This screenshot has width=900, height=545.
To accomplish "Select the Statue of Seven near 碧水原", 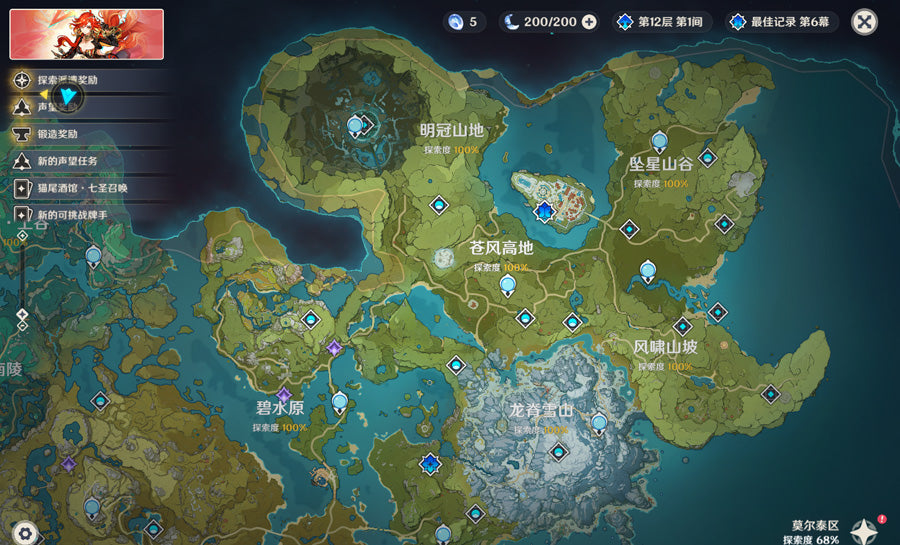I will [340, 403].
